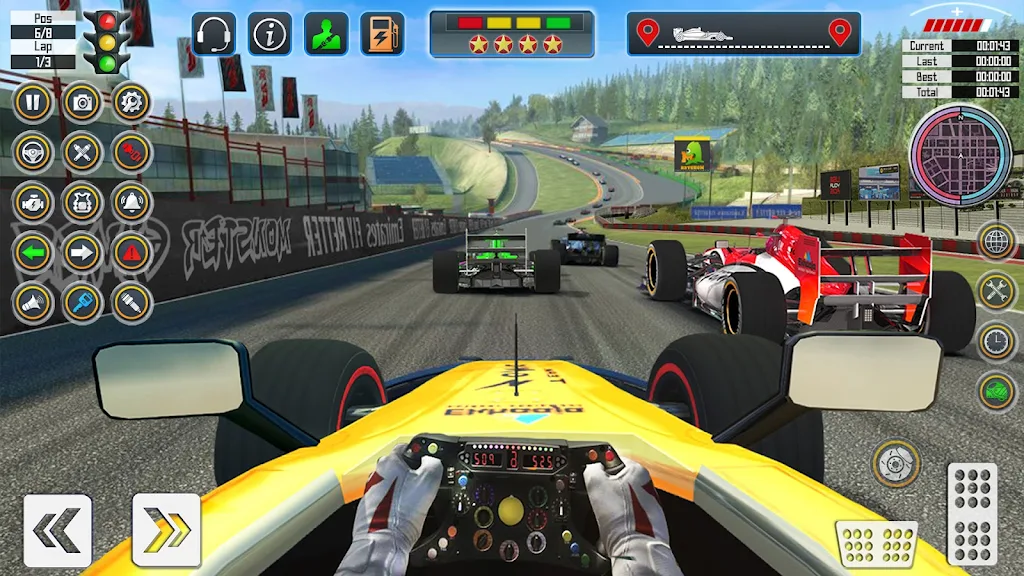The height and width of the screenshot is (576, 1024).
Task: Click the red seatbelt buckle icon
Action: coord(131,152)
